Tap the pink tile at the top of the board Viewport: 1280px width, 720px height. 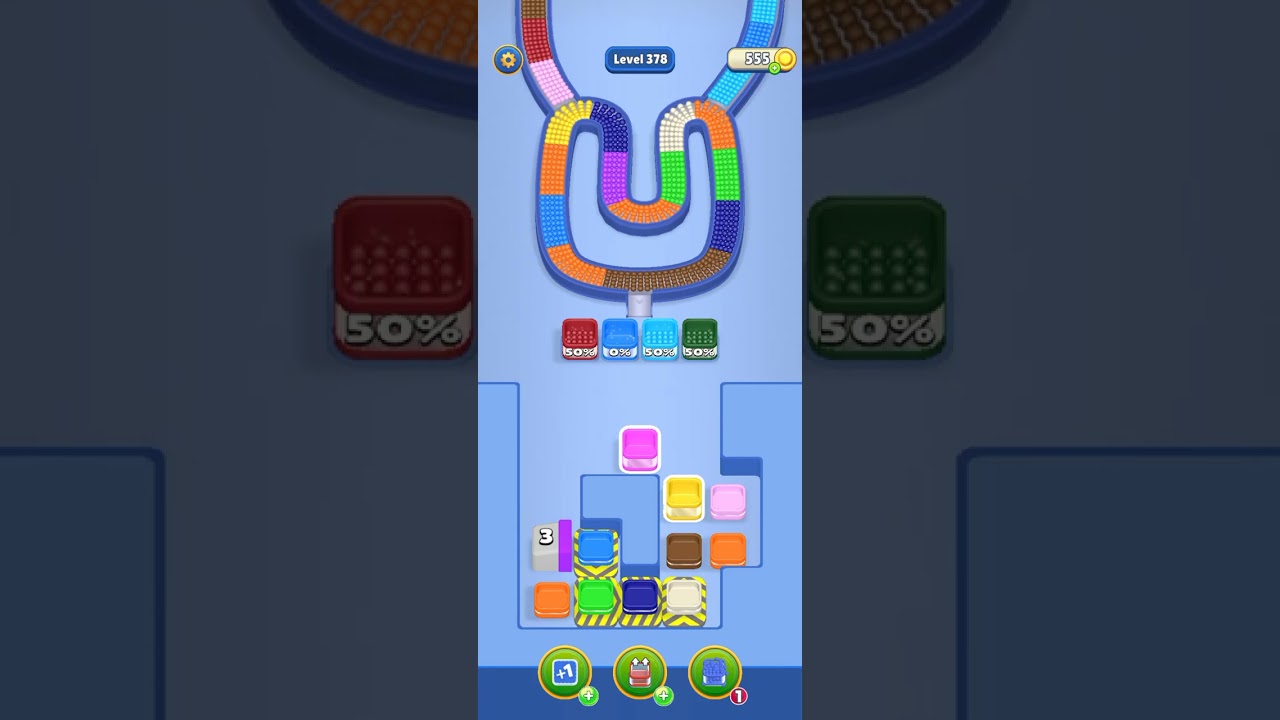pyautogui.click(x=640, y=448)
